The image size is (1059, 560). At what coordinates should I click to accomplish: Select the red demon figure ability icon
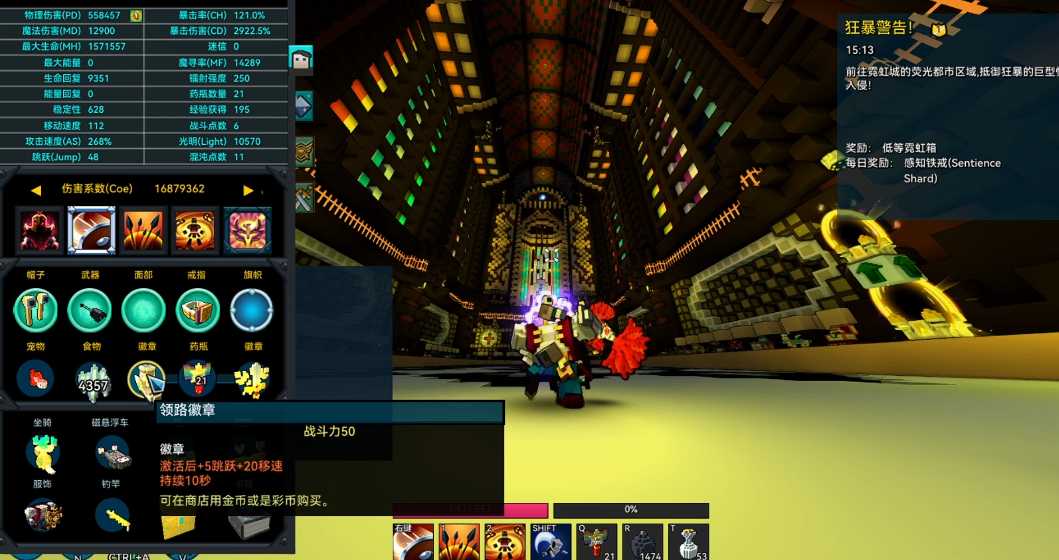point(39,231)
